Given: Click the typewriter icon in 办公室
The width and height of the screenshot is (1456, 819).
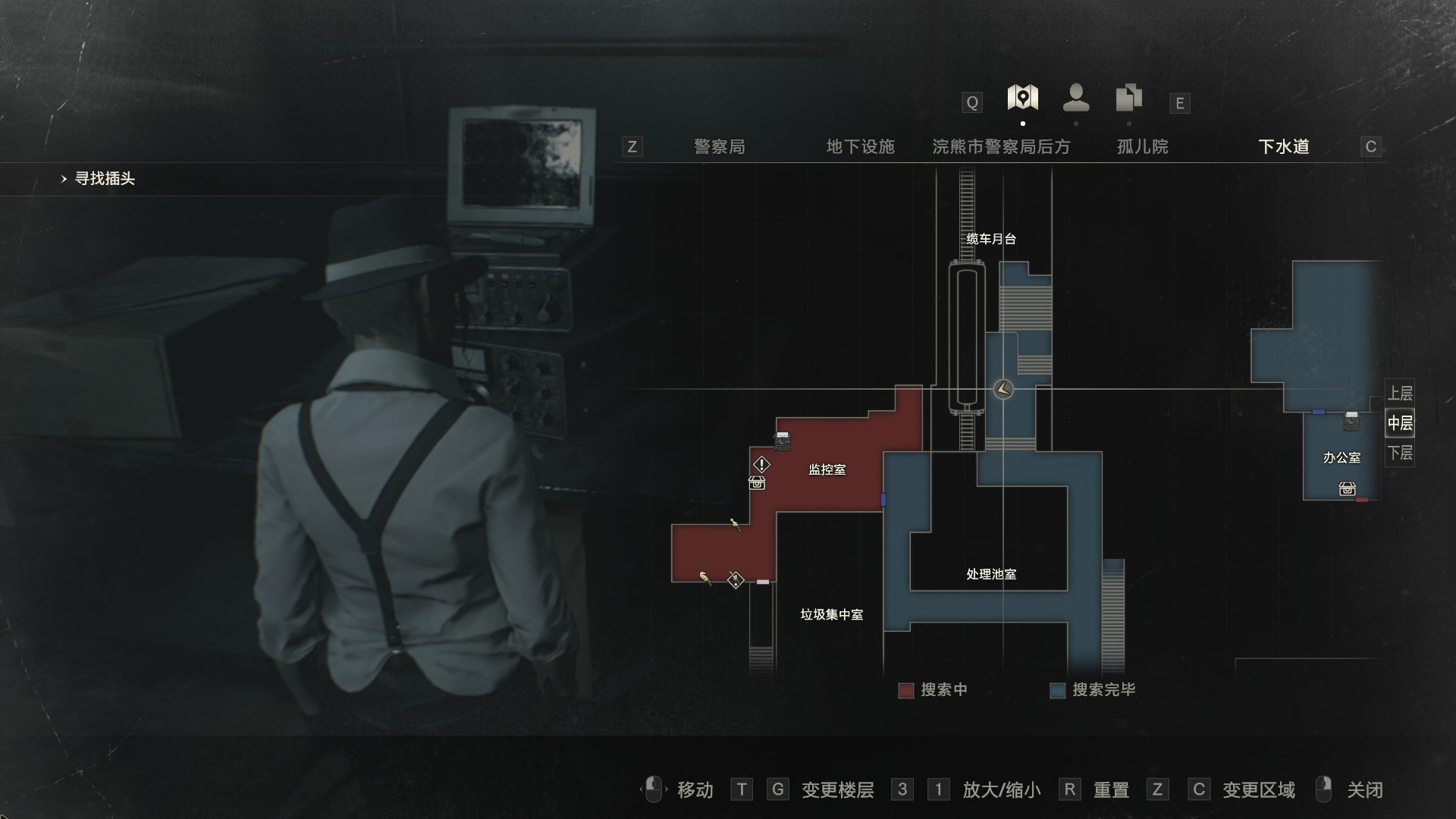Looking at the screenshot, I should point(1351,421).
